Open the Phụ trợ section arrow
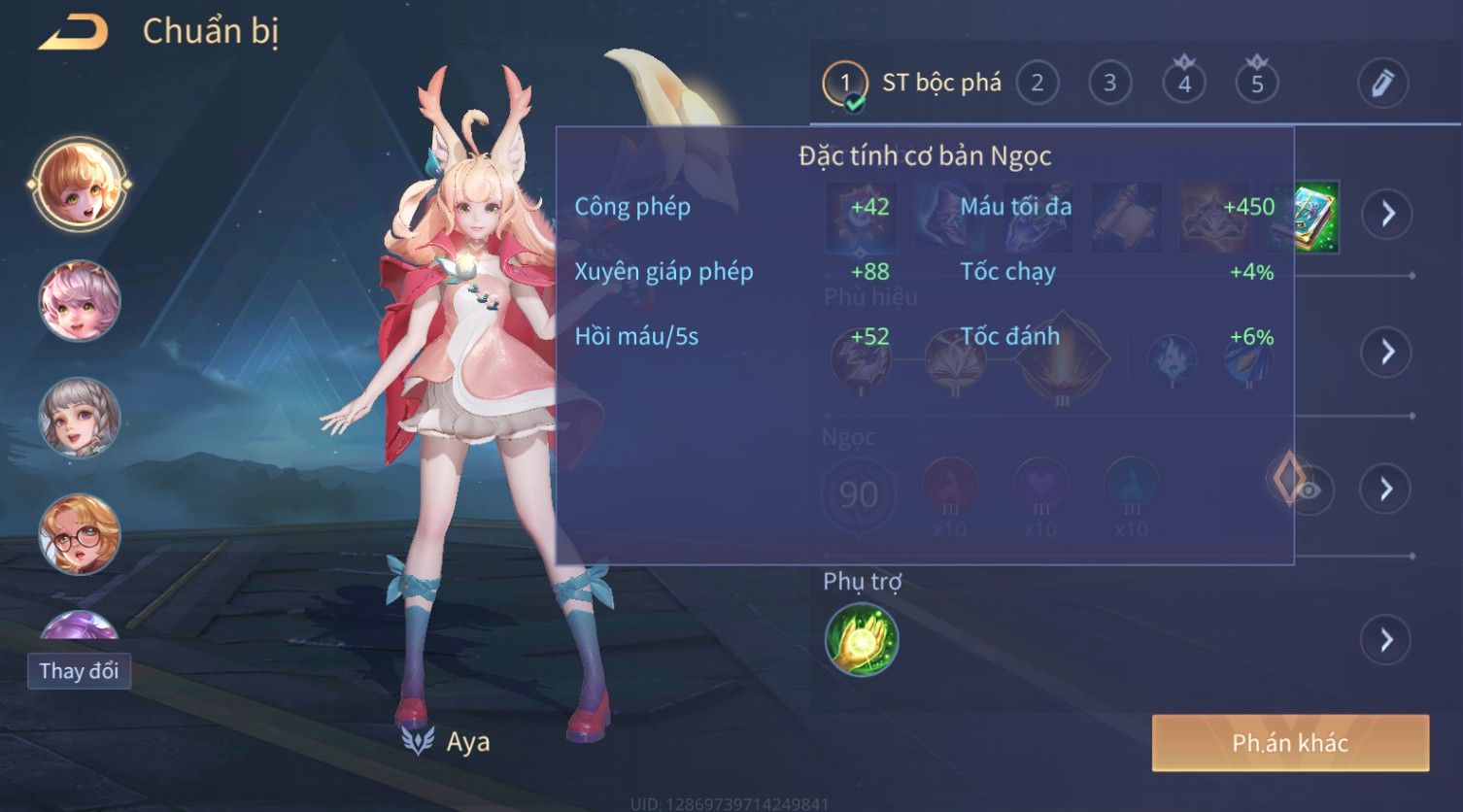 coord(1386,640)
